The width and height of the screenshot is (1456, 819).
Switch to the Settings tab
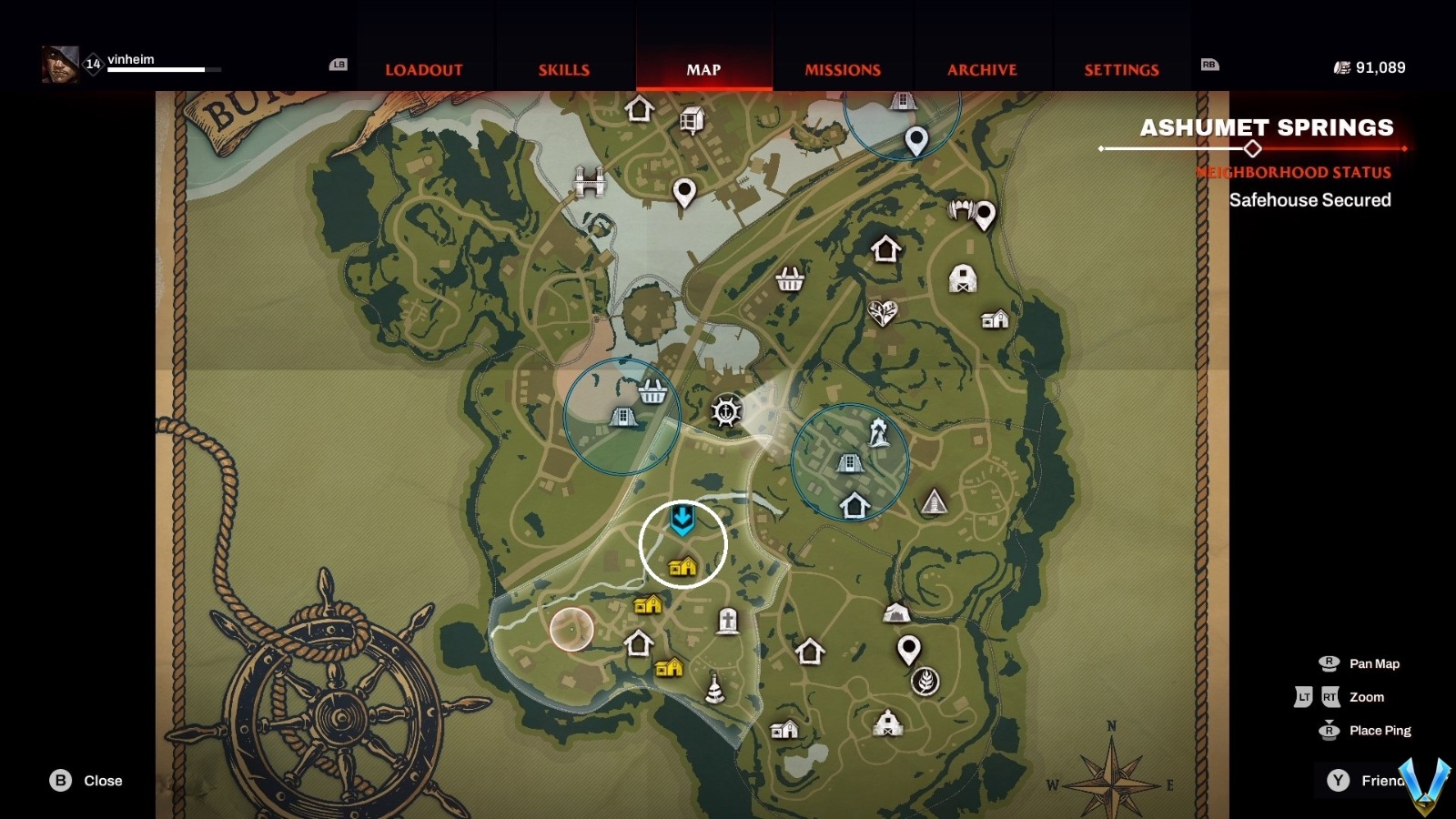point(1121,70)
